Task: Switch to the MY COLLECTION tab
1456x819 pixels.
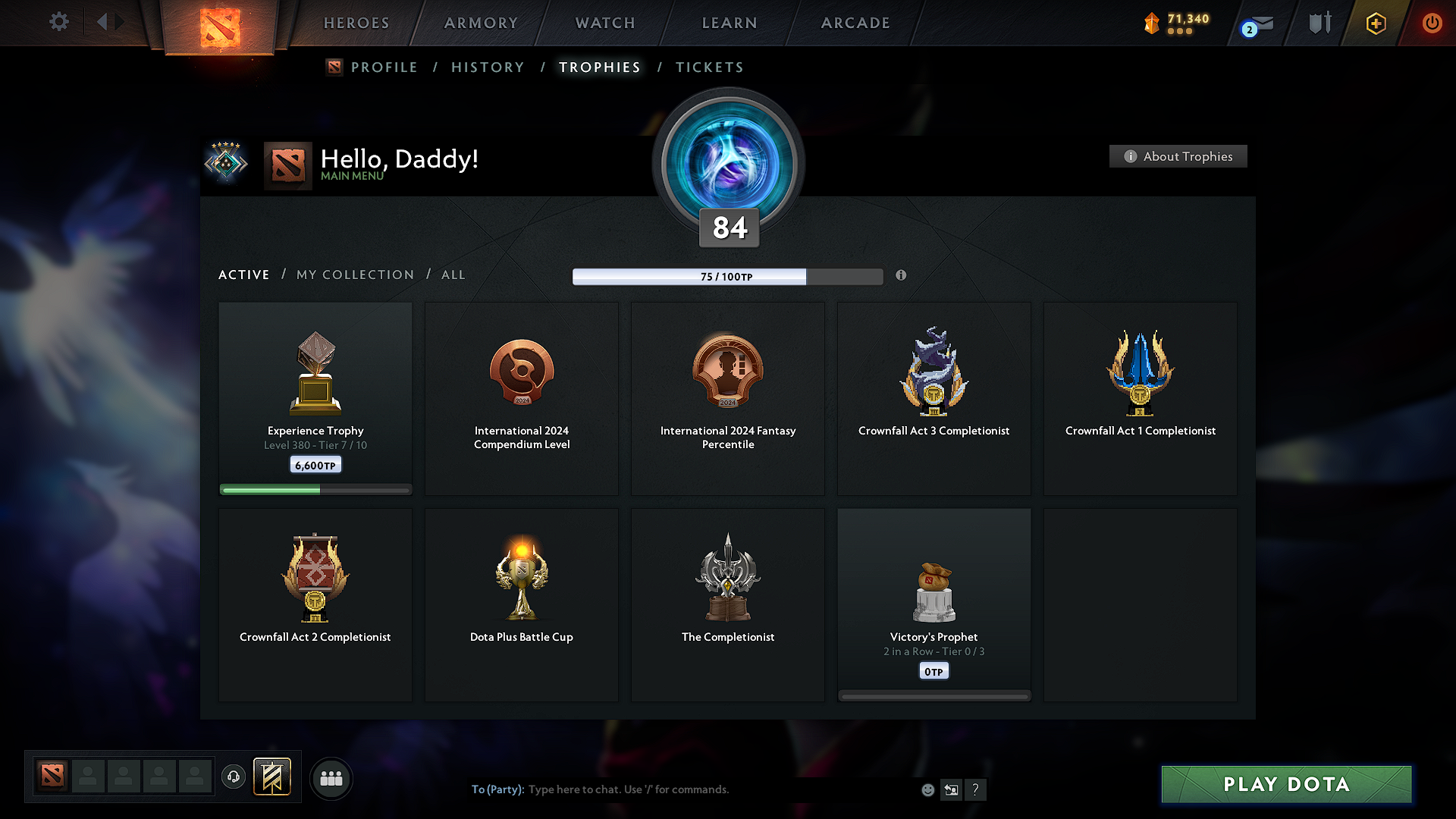Action: pos(354,275)
